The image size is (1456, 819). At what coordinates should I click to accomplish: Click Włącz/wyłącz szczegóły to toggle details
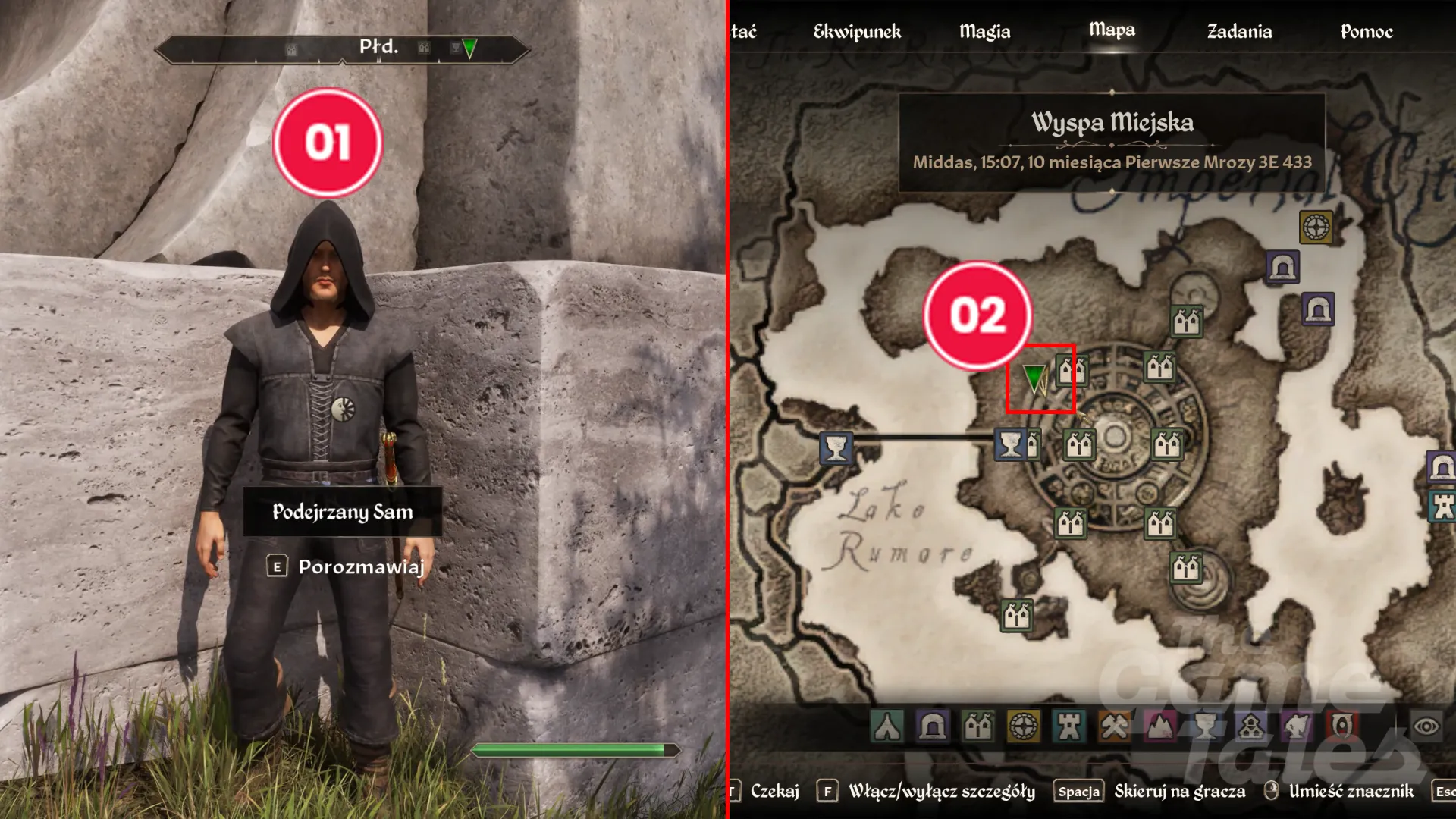(x=941, y=792)
